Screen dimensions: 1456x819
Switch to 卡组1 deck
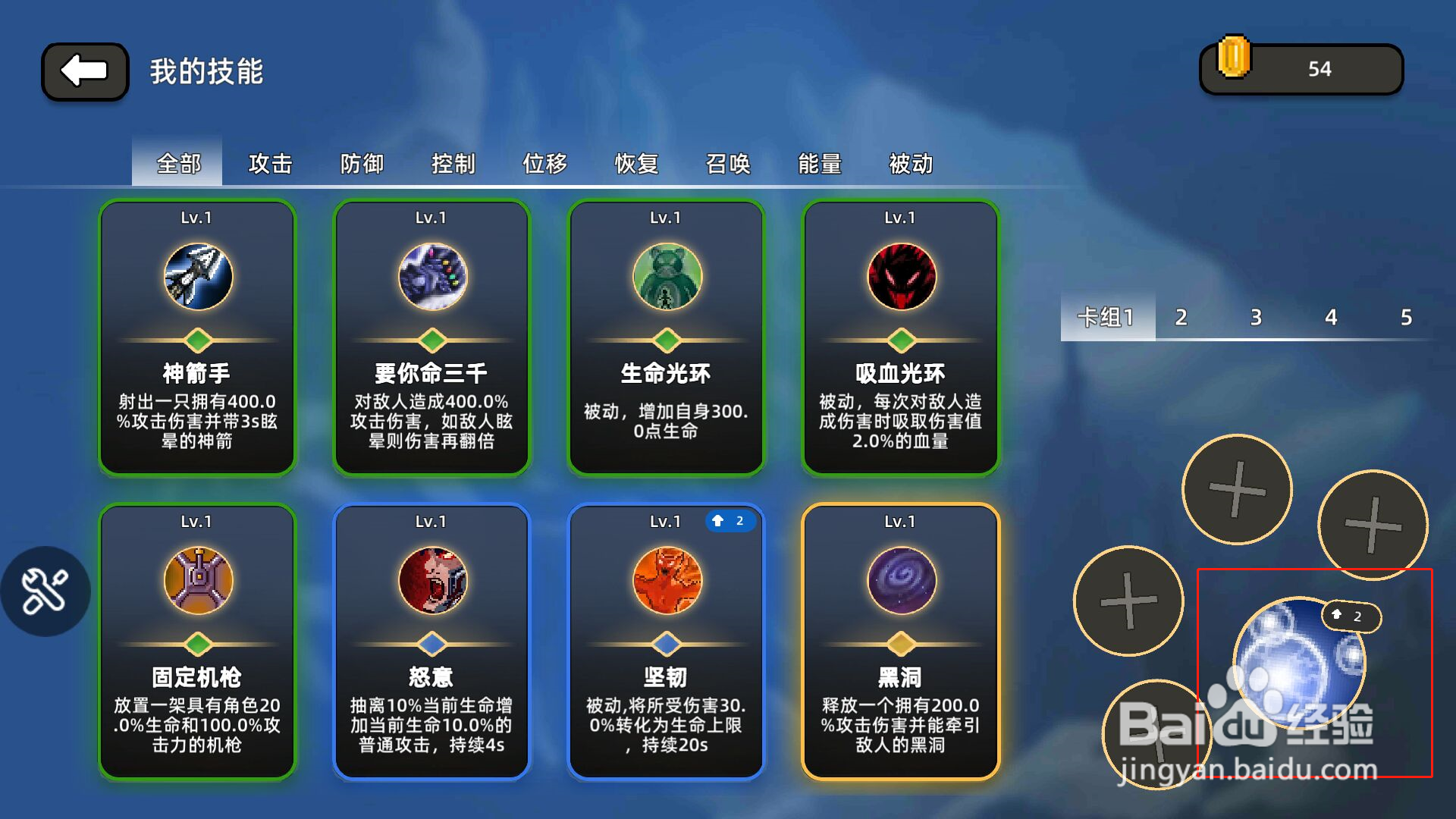click(x=1108, y=318)
